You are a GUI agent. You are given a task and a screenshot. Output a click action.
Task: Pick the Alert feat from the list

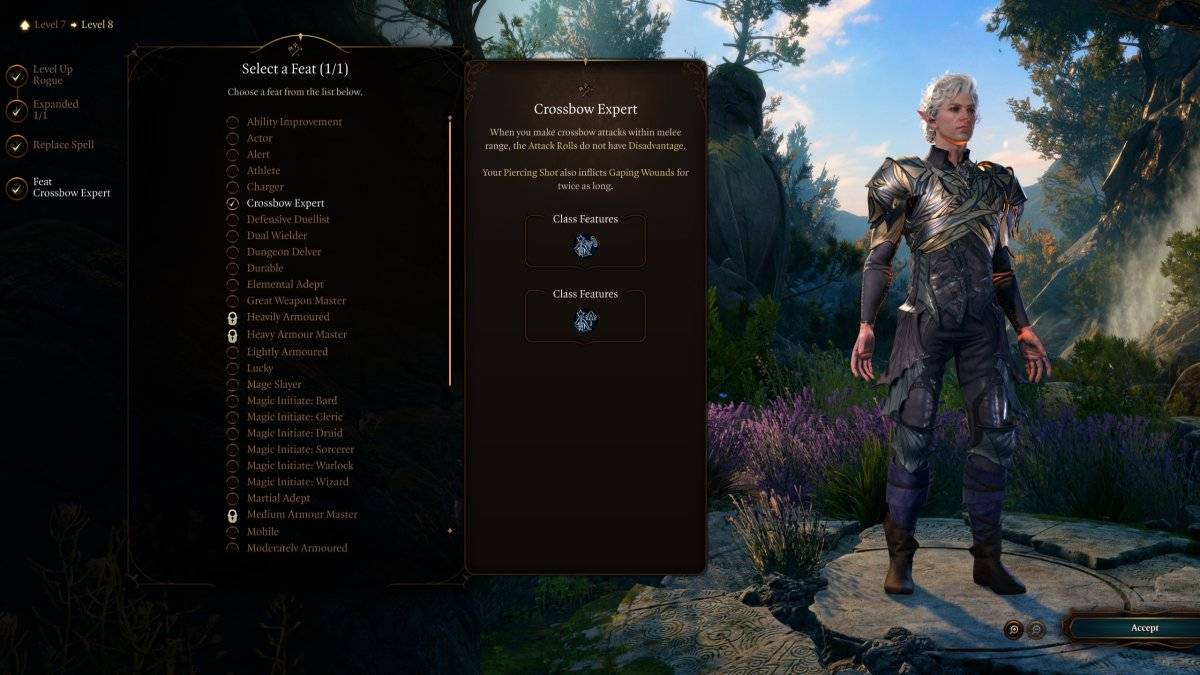click(x=258, y=154)
